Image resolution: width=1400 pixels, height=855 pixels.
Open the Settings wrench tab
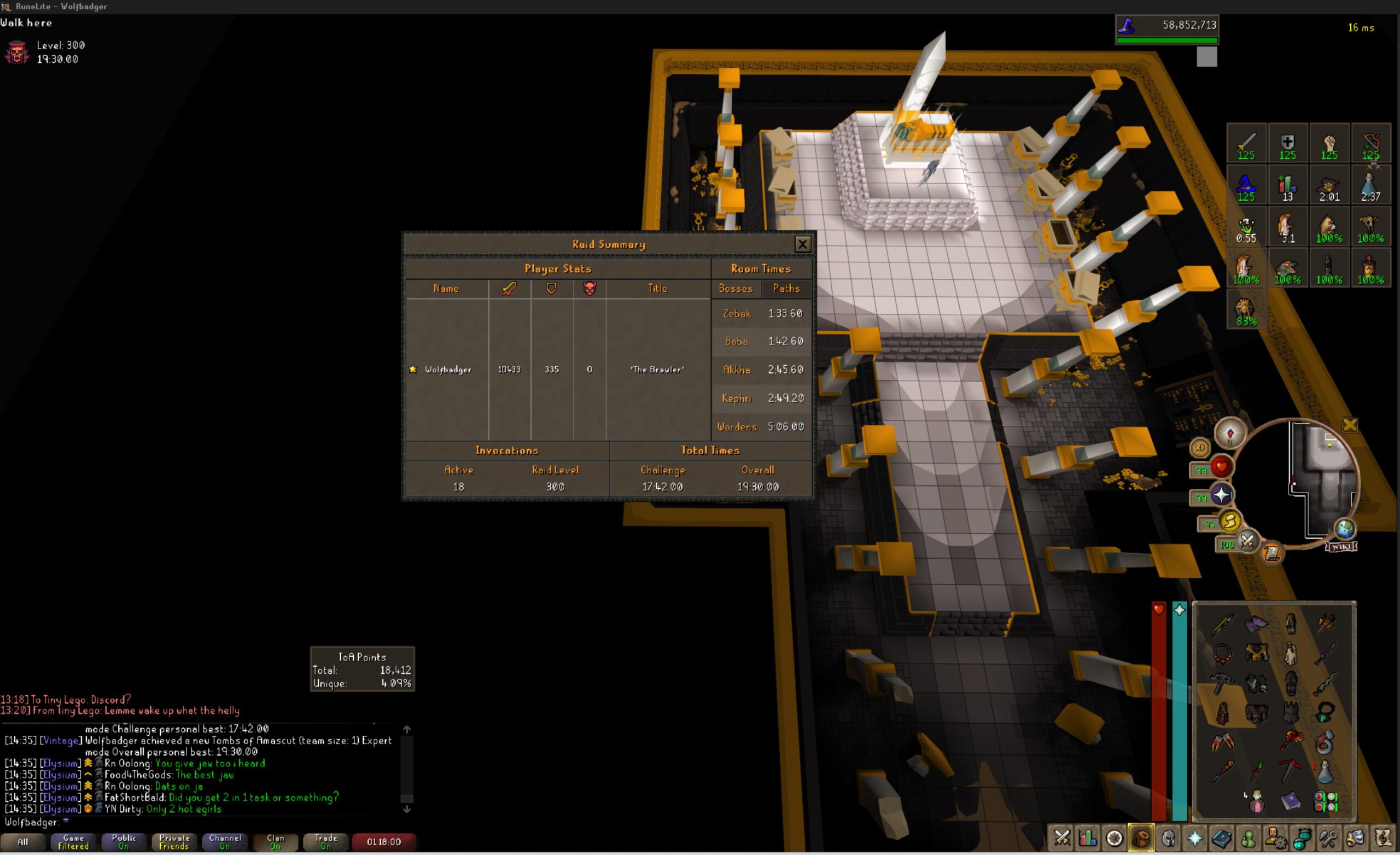click(1328, 838)
